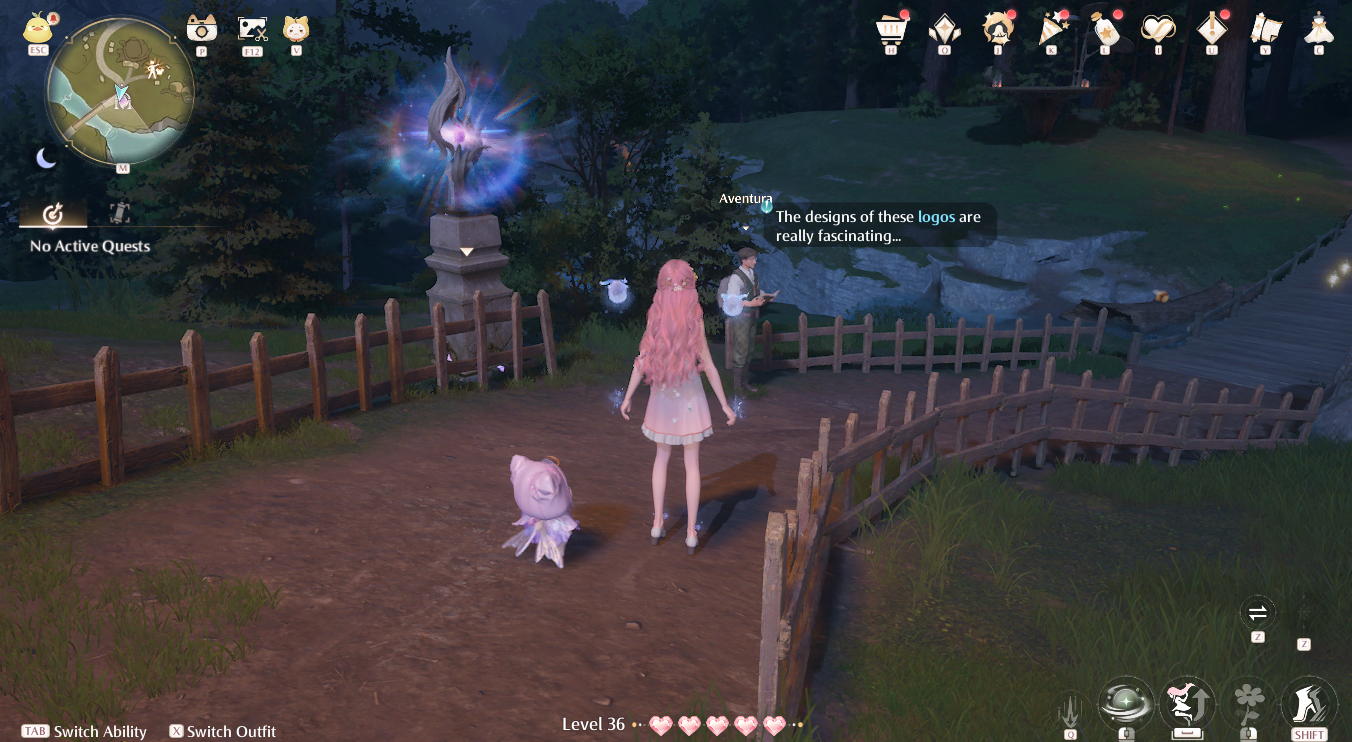The width and height of the screenshot is (1352, 742).
Task: Expand the chevron under Aventurn's name
Action: point(746,227)
